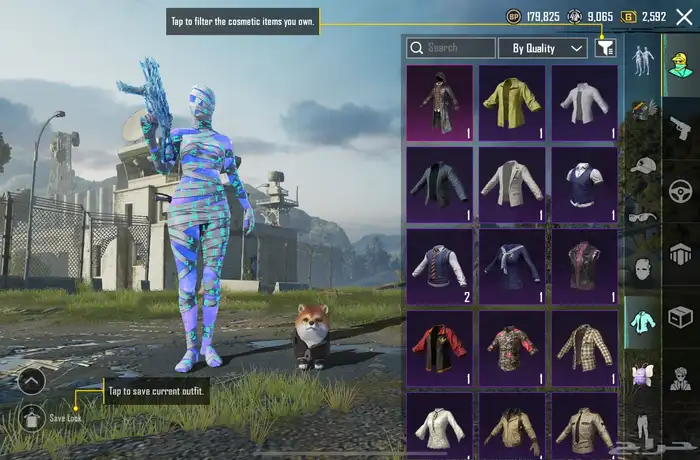
Task: Click the cosmetic search box
Action: (451, 48)
